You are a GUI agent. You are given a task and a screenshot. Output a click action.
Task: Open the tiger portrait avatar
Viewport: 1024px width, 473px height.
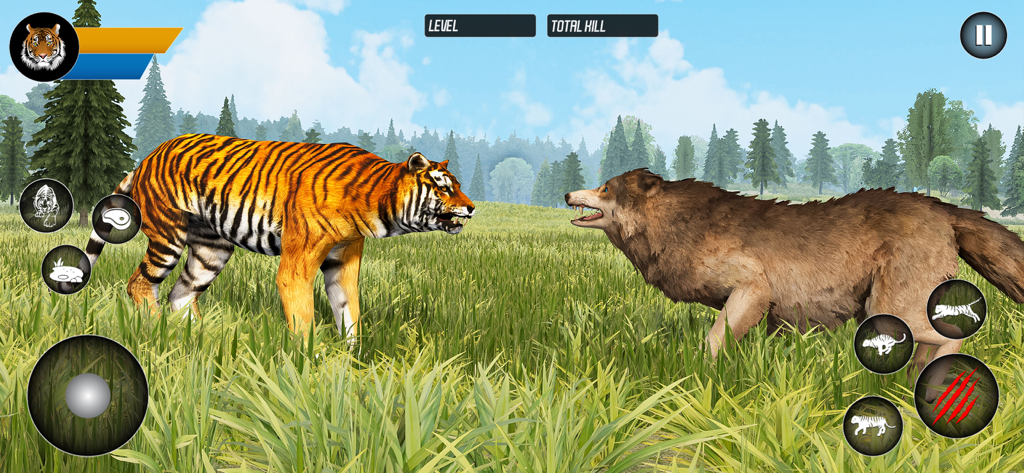pyautogui.click(x=44, y=47)
